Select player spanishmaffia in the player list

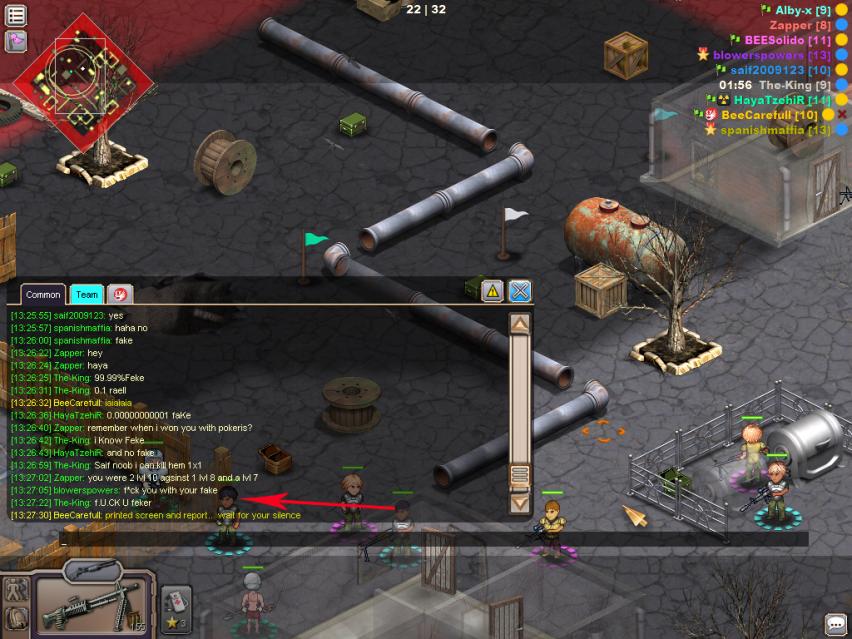pyautogui.click(x=775, y=130)
